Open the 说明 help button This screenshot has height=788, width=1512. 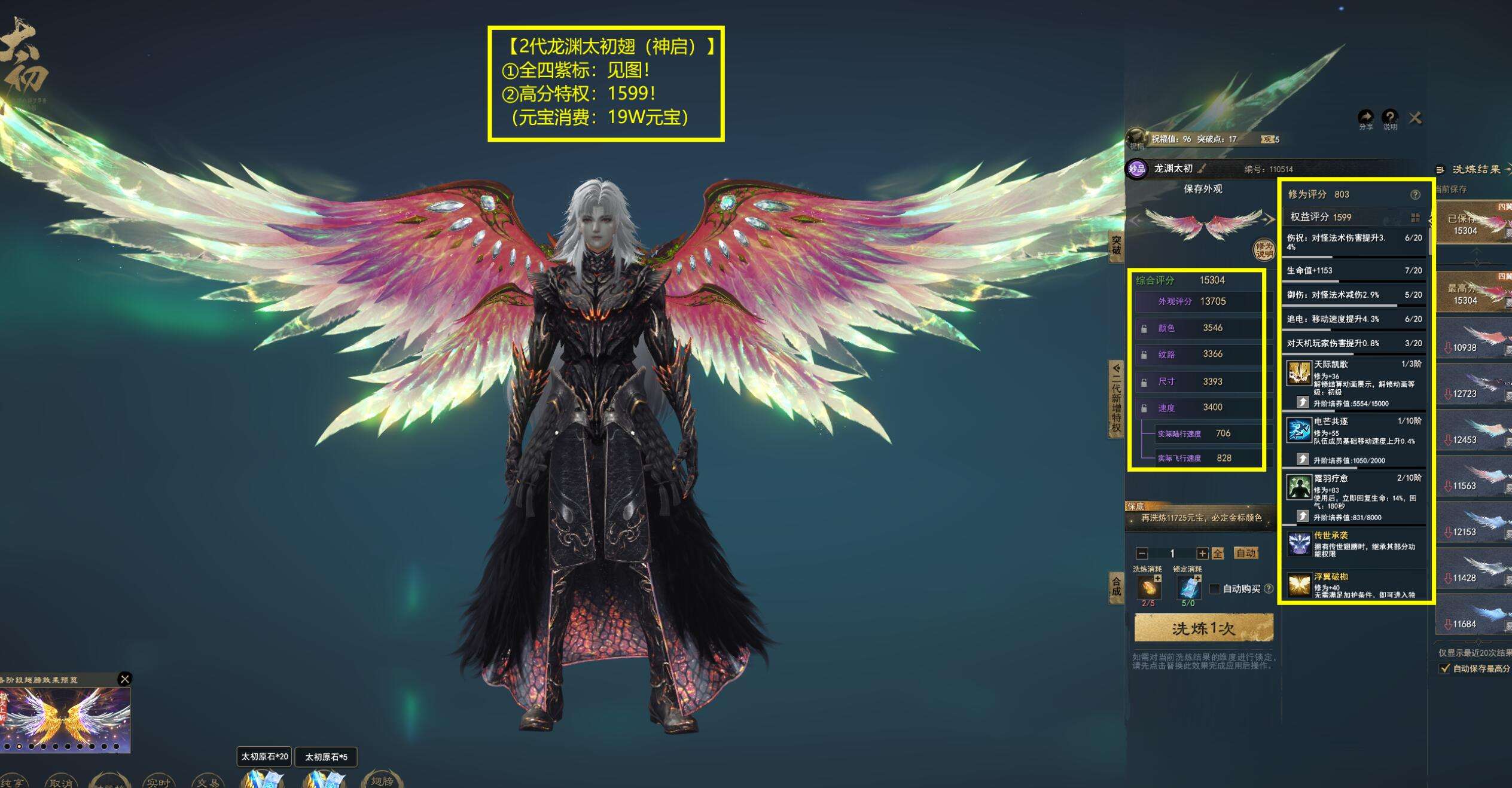[1390, 118]
